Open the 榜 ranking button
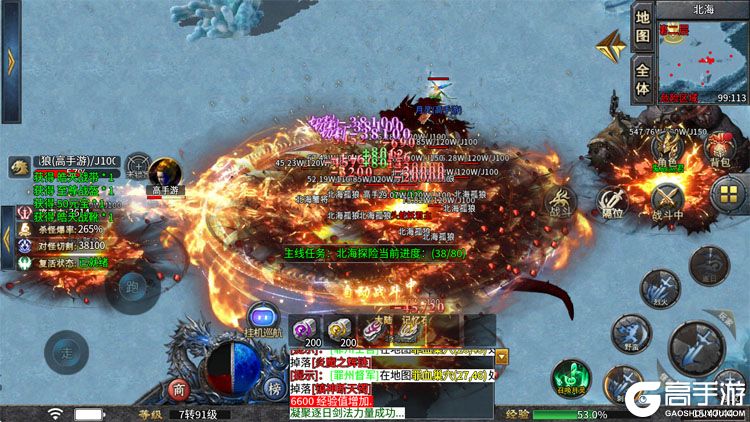 point(273,390)
